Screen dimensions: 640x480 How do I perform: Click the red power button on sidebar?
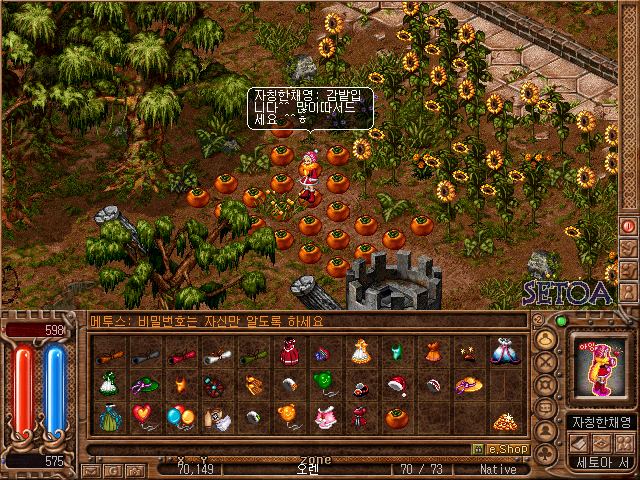[x=628, y=226]
